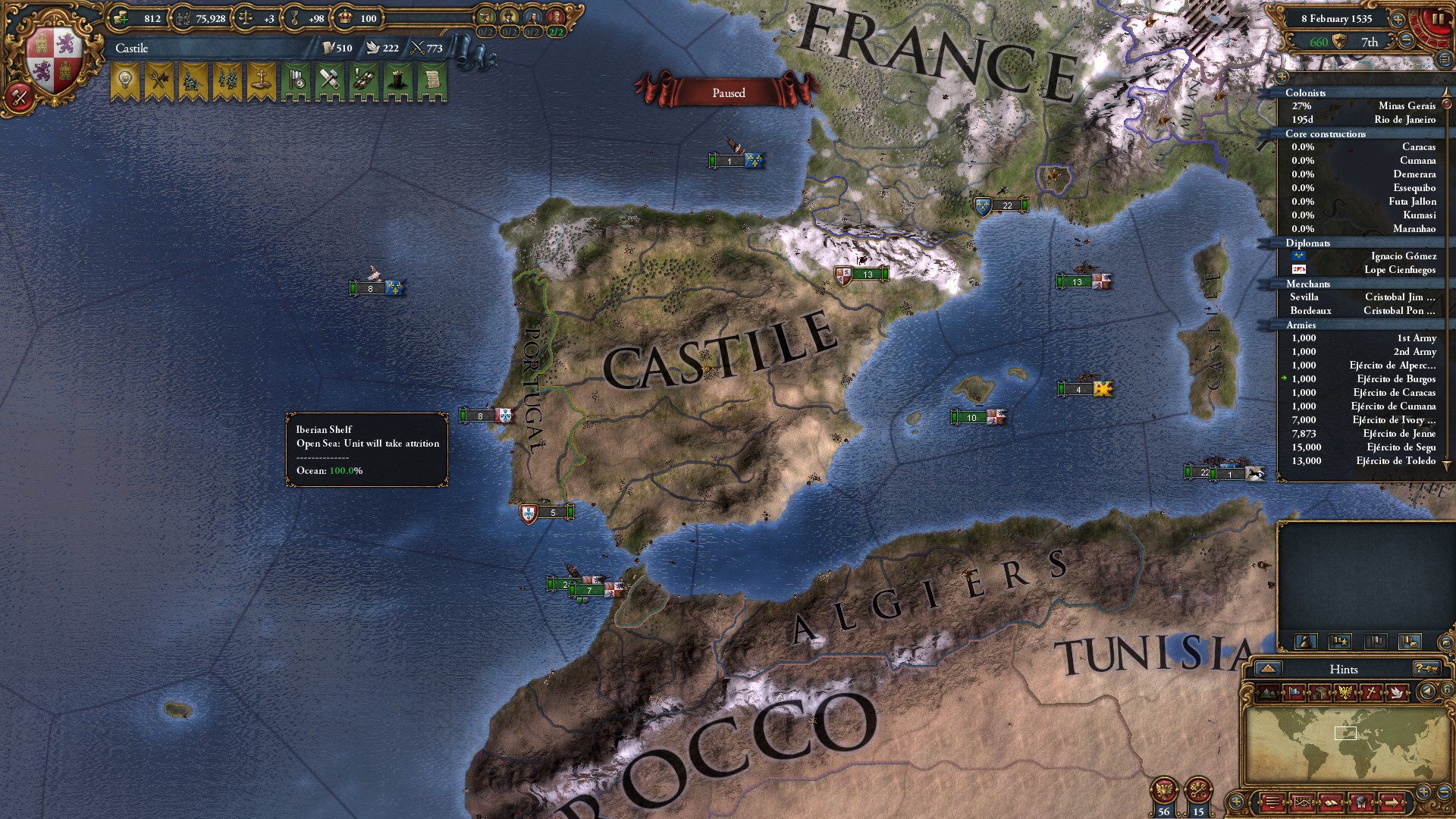
Task: Open the light bulb alert banner
Action: coord(125,80)
